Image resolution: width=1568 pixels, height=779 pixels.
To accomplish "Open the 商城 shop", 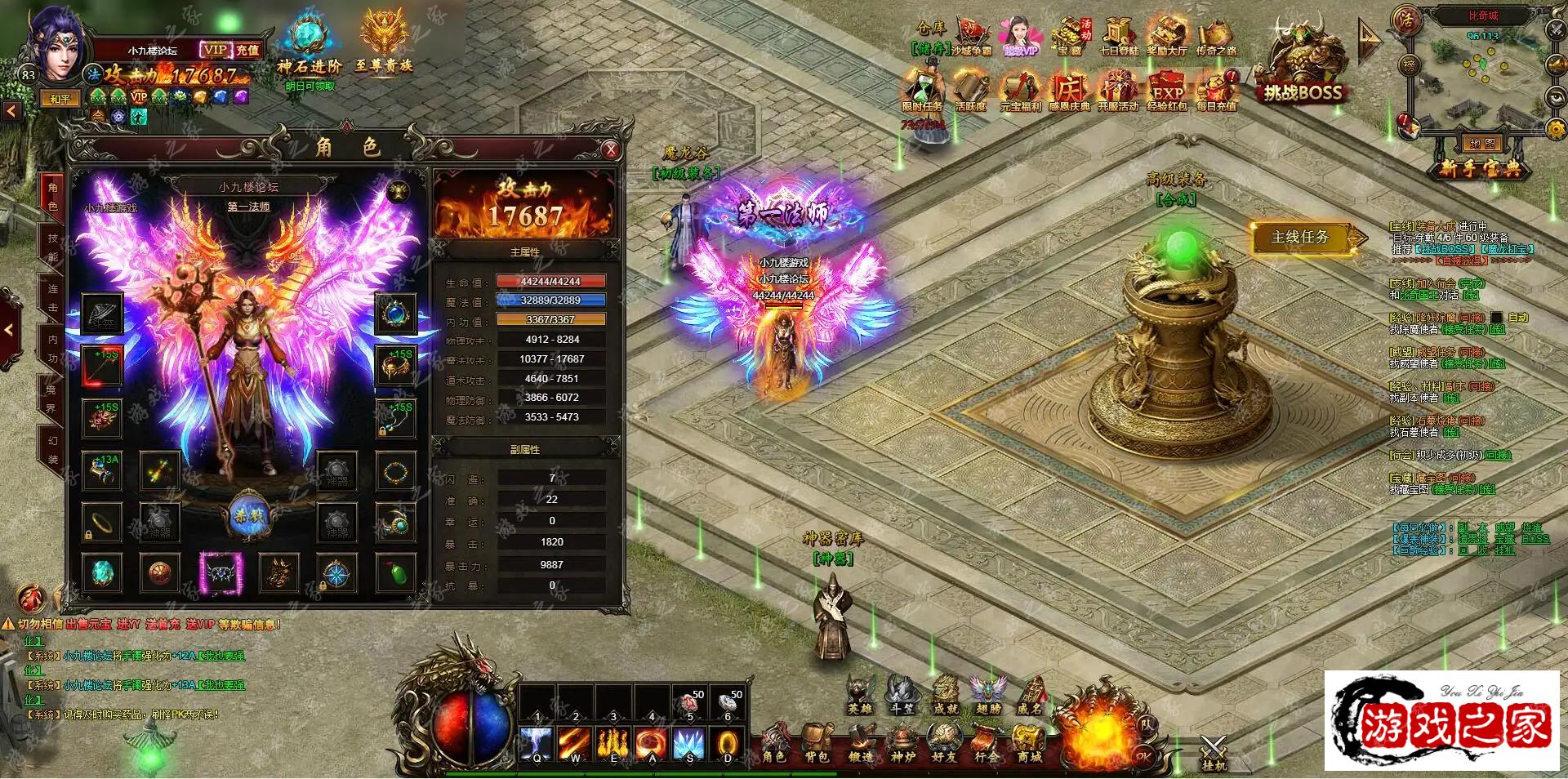I will point(1029,742).
